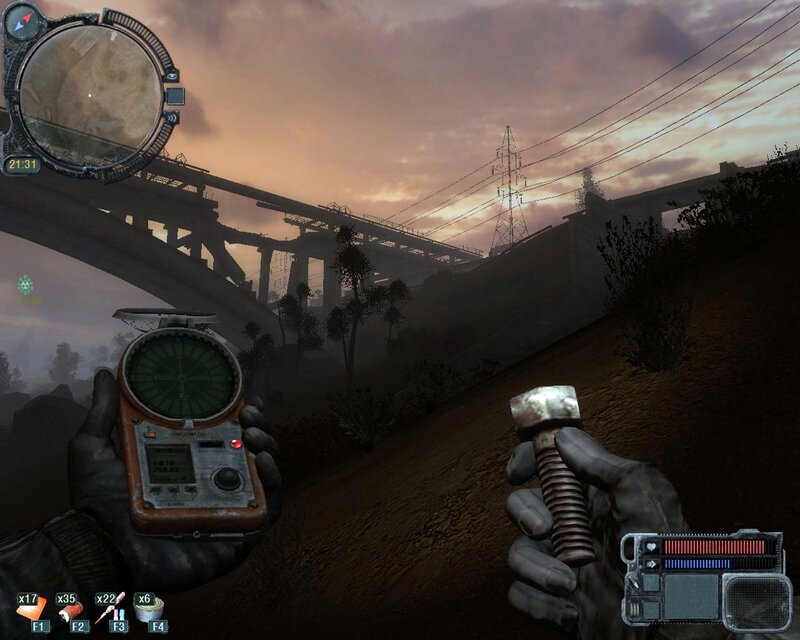The width and height of the screenshot is (800, 640).
Task: Select the bandage roll in slot F2
Action: (71, 608)
